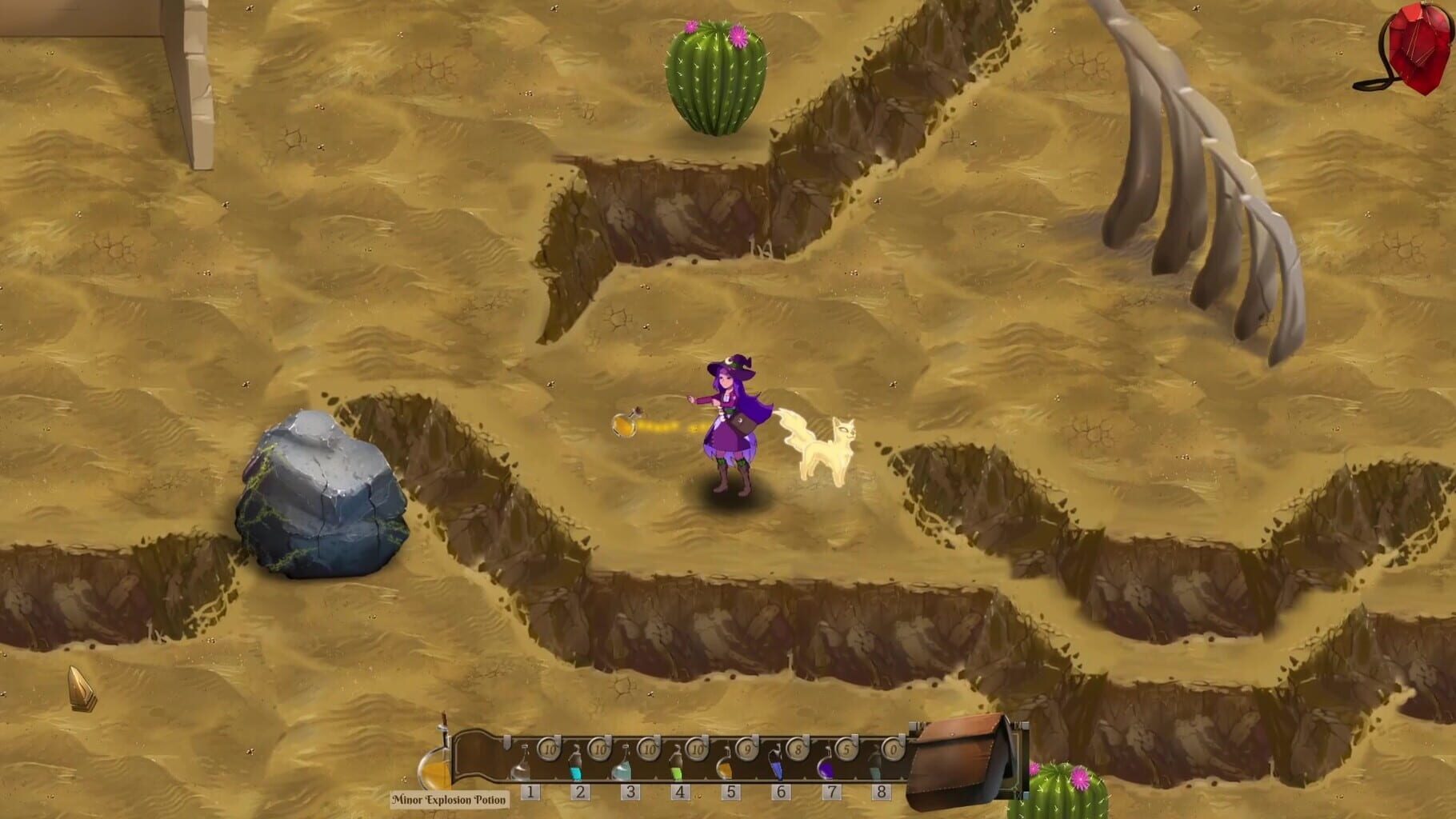Image resolution: width=1456 pixels, height=819 pixels.
Task: Select the clear potion in hotbar slot 1
Action: [x=522, y=766]
